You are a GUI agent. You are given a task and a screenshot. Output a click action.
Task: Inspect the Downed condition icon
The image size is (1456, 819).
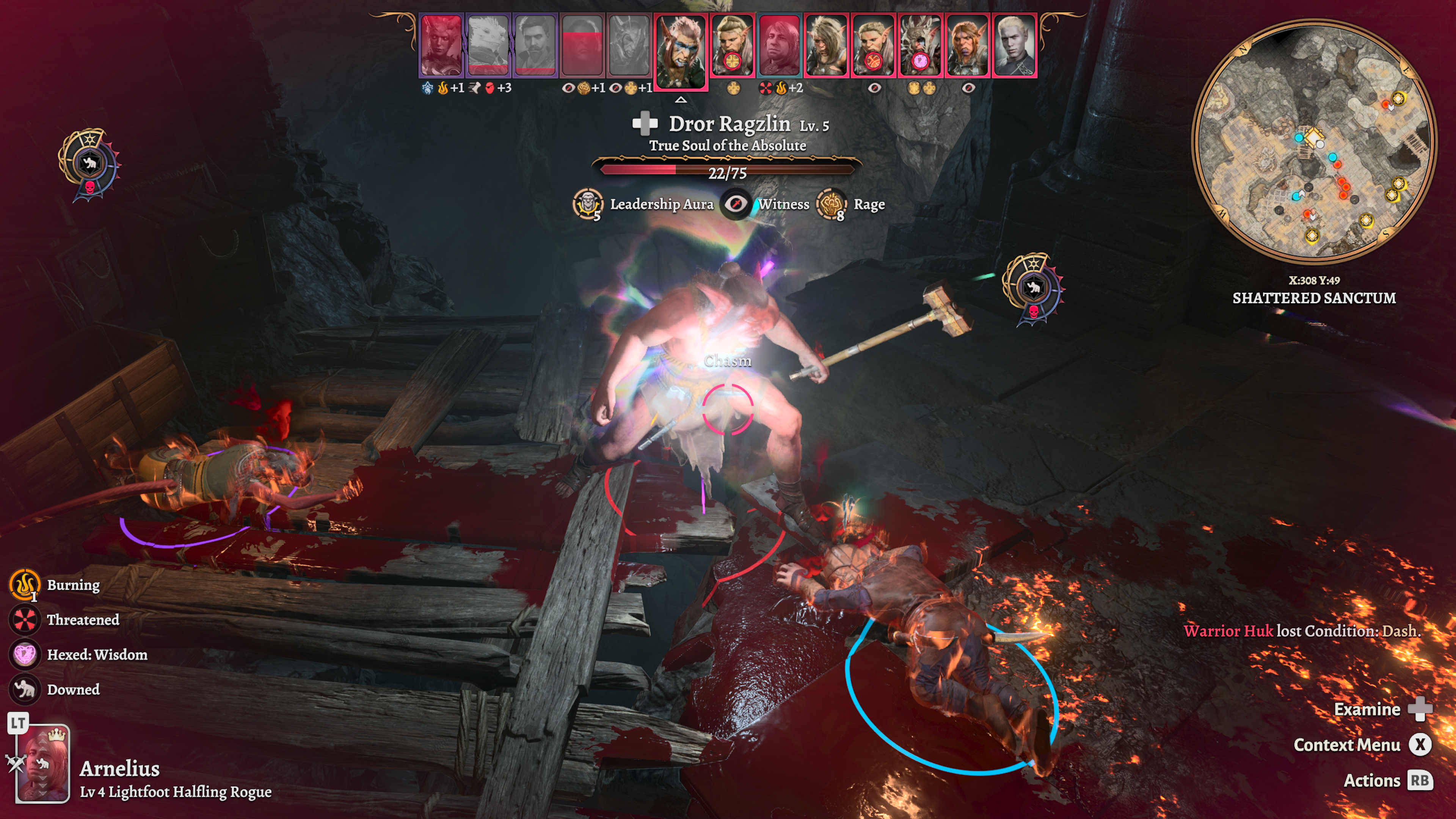[x=25, y=690]
